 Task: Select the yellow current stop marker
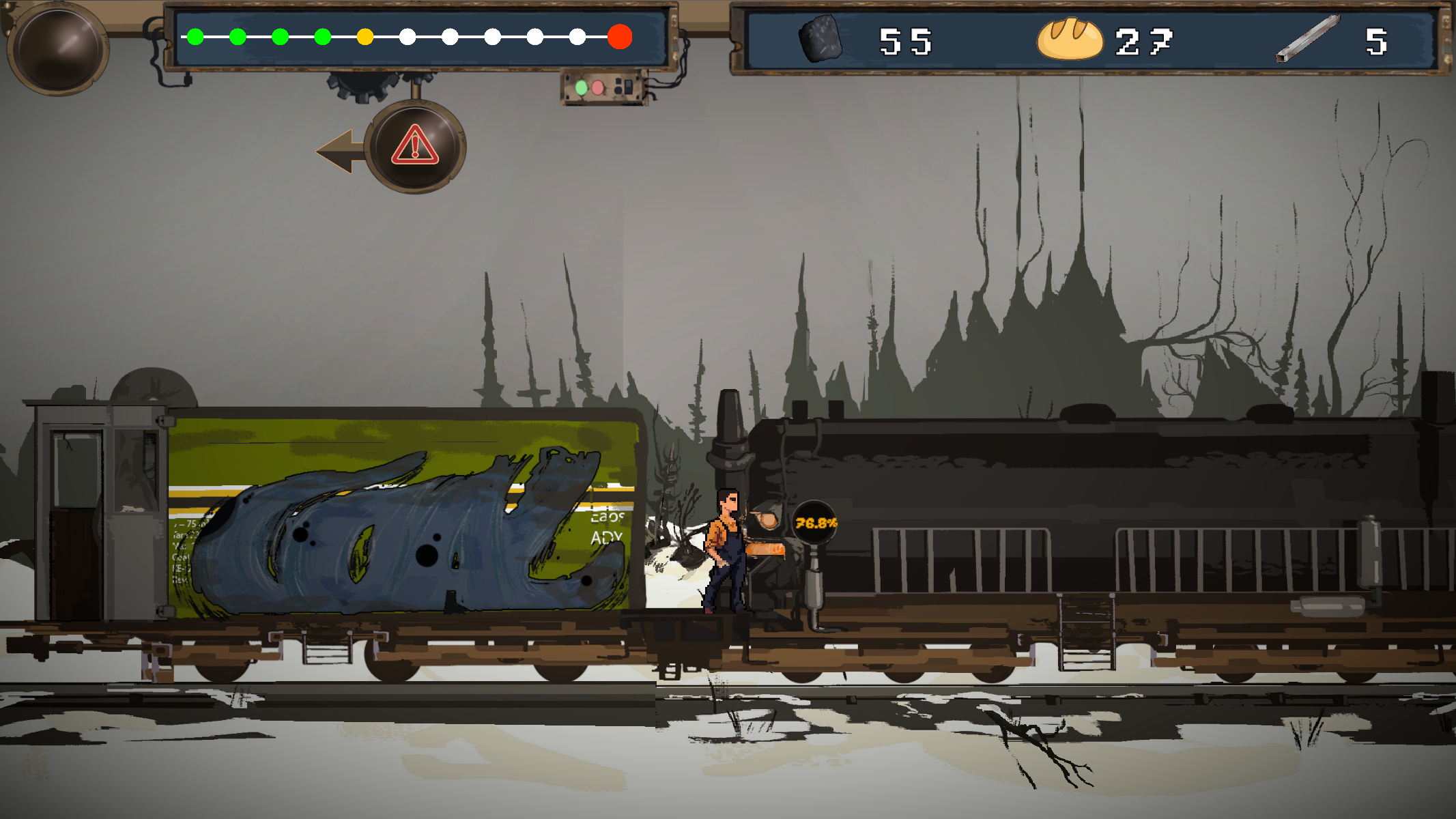tap(365, 37)
